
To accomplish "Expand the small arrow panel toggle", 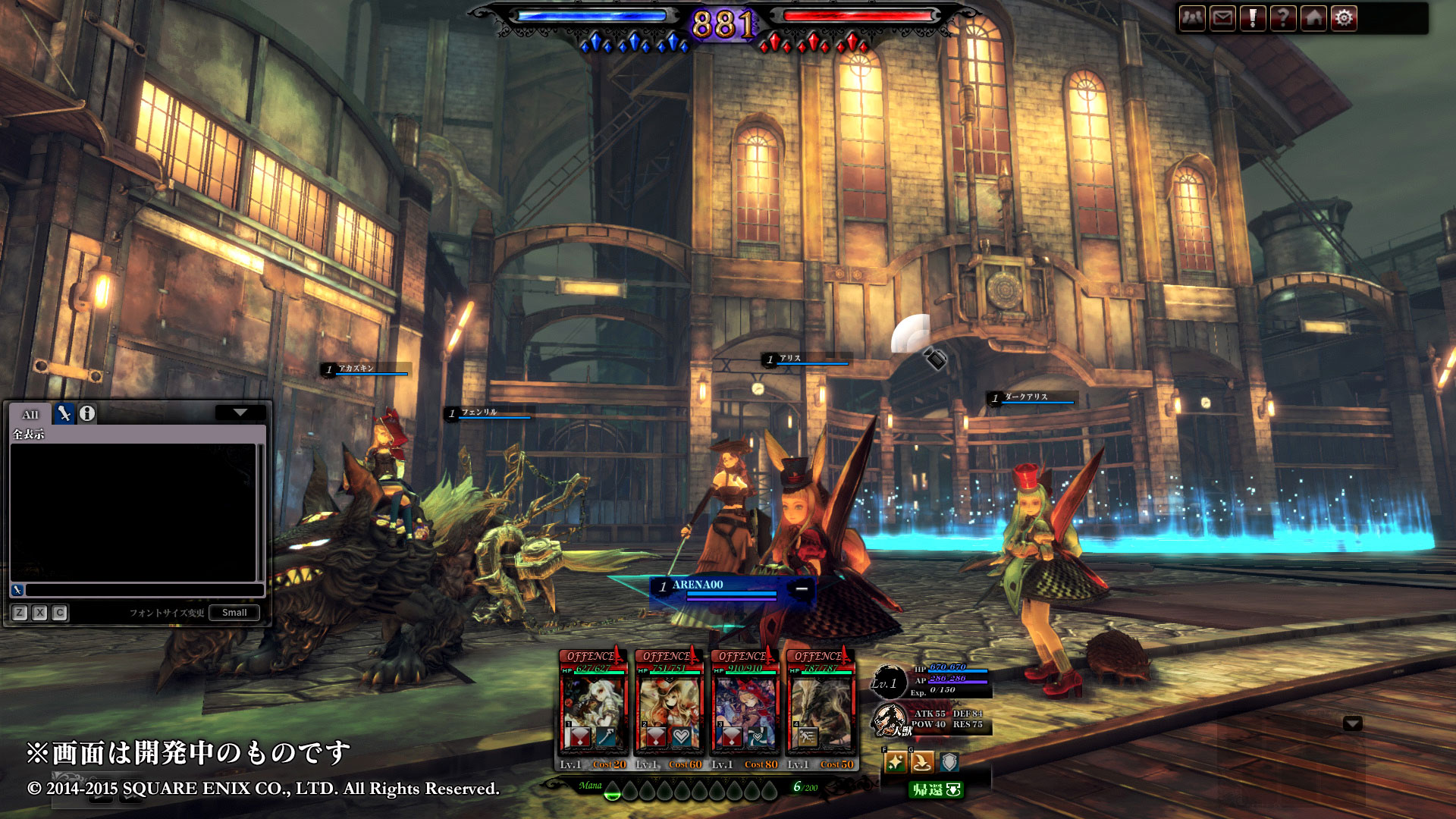I will pyautogui.click(x=1352, y=723).
